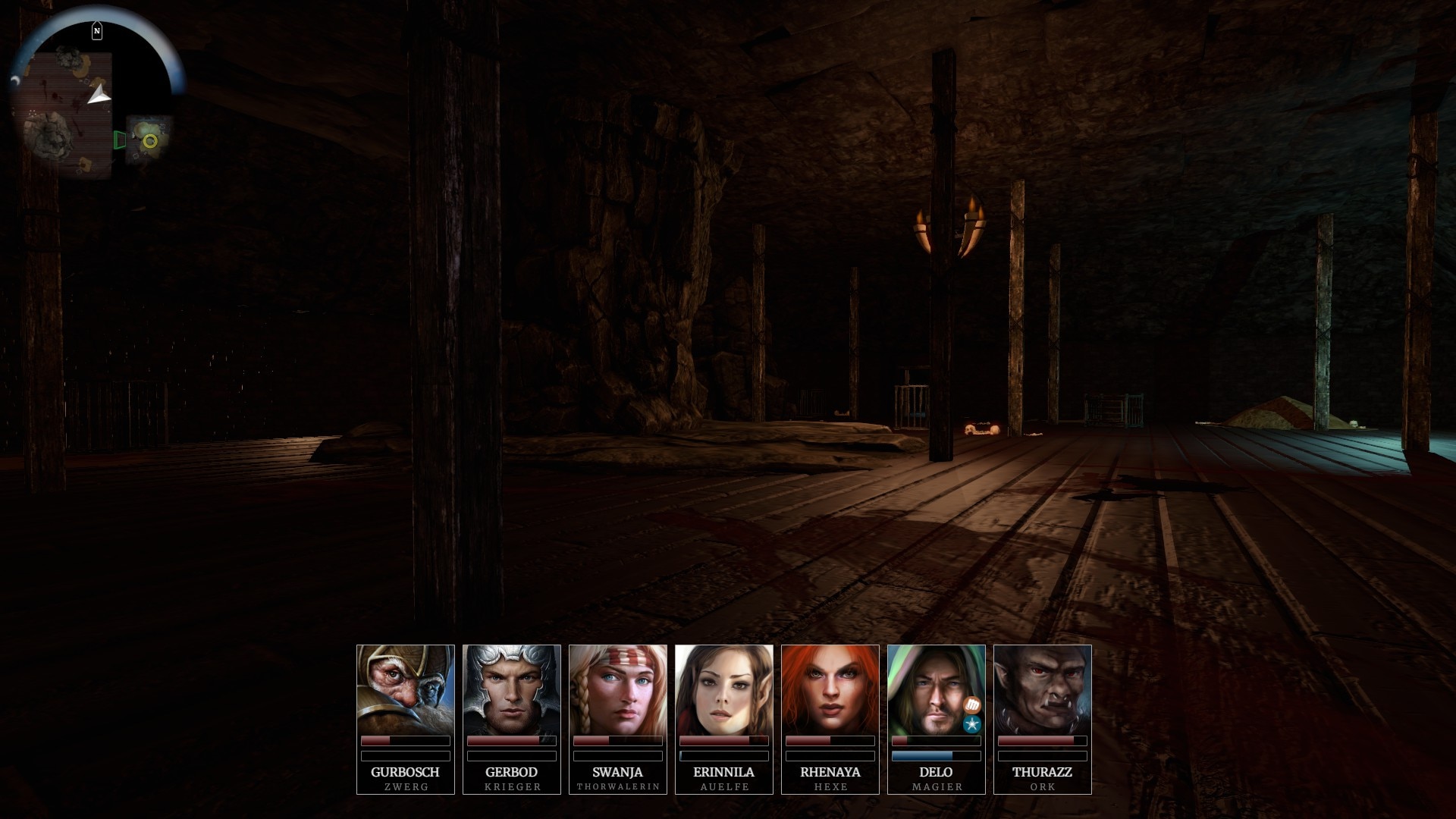Select Delo the mage portrait
Image resolution: width=1456 pixels, height=819 pixels.
929,690
